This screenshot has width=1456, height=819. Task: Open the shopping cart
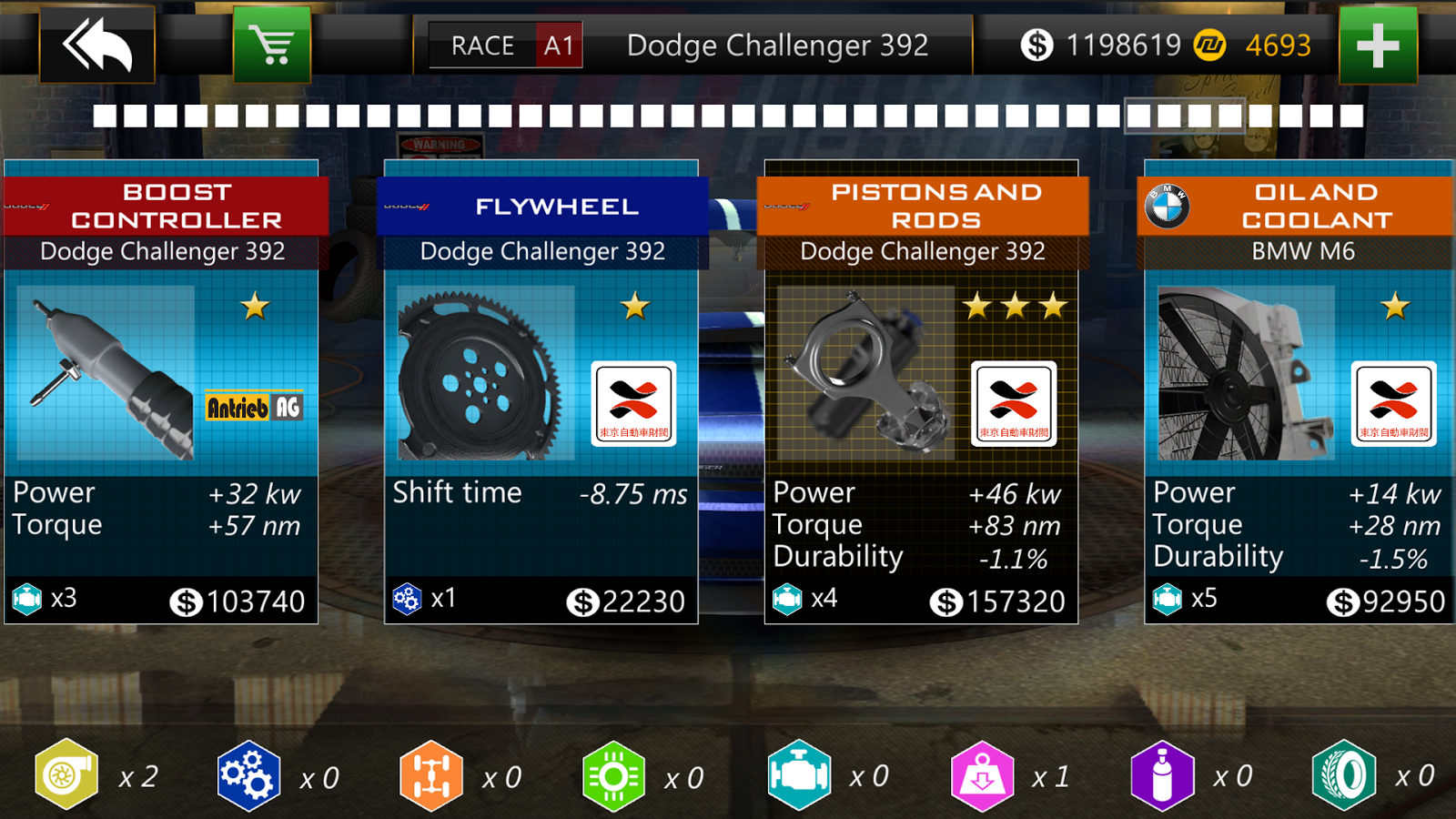click(x=272, y=45)
